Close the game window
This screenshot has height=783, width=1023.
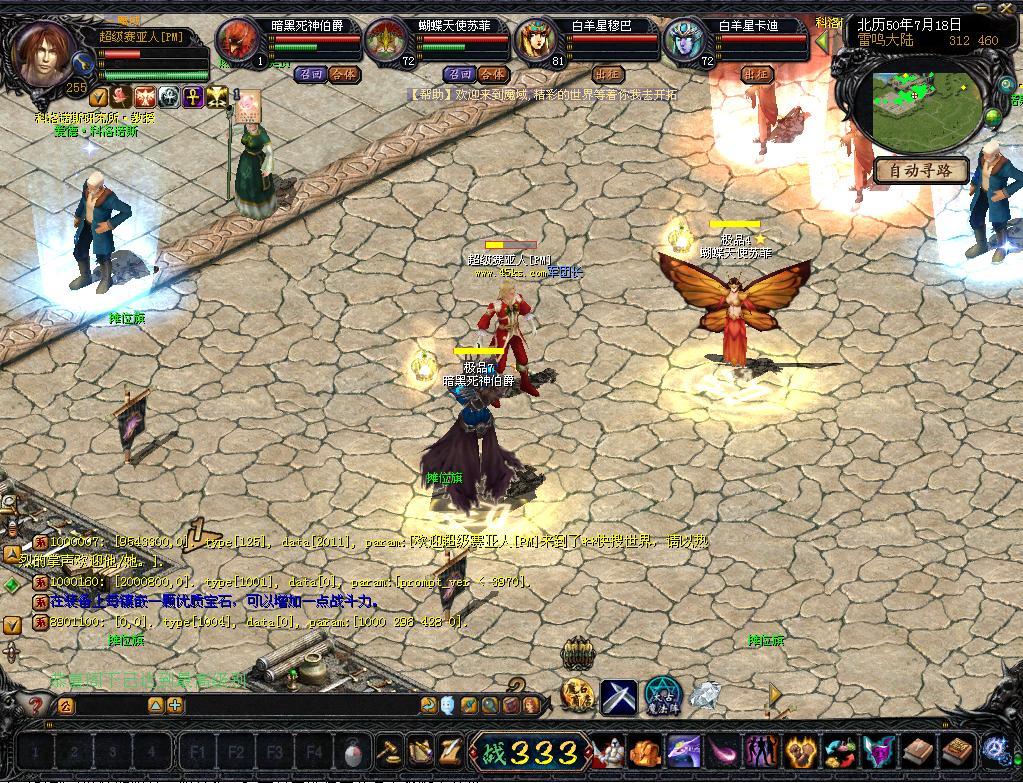tap(1008, 8)
